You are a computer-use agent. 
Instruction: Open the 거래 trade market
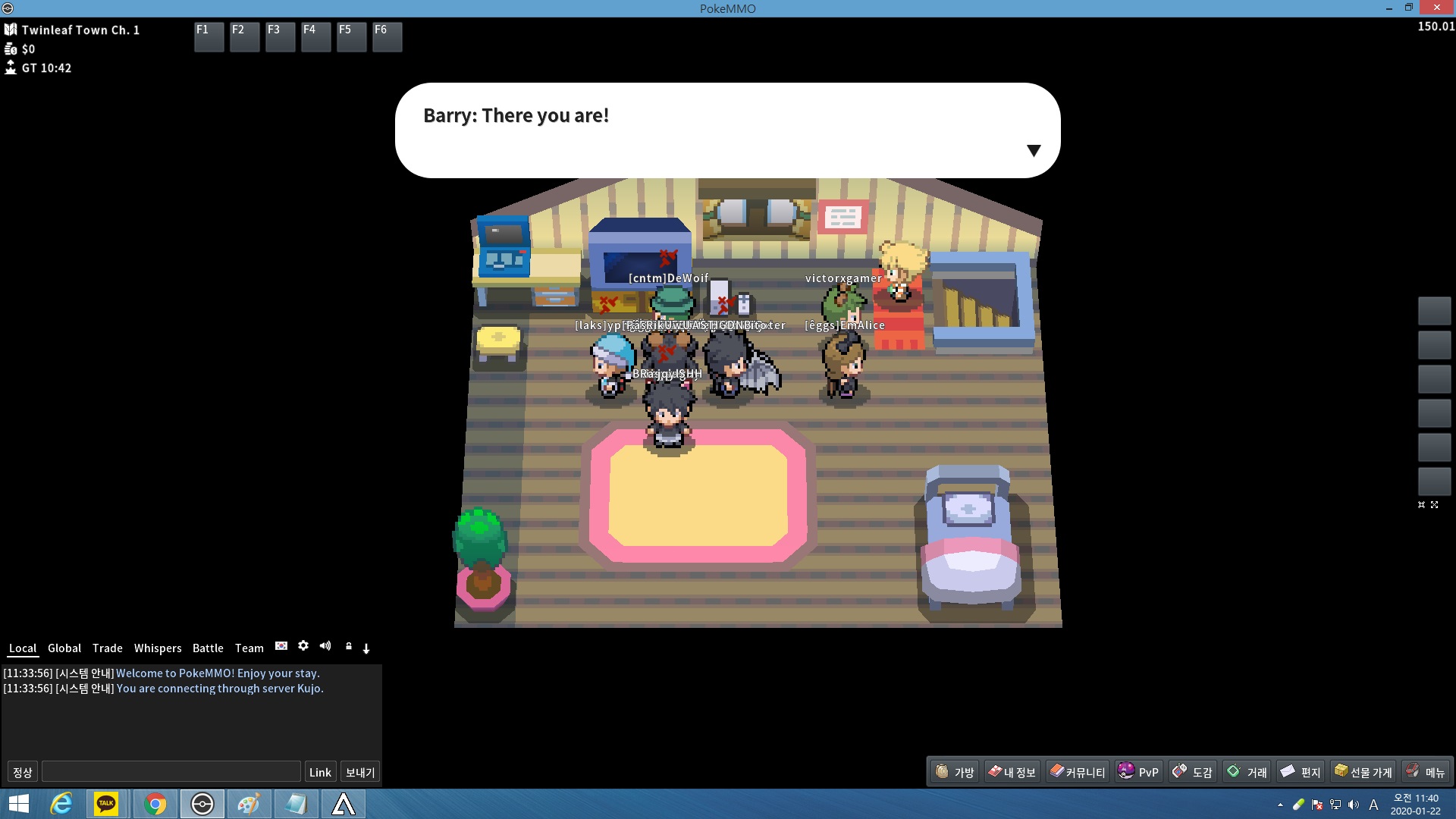point(1247,772)
